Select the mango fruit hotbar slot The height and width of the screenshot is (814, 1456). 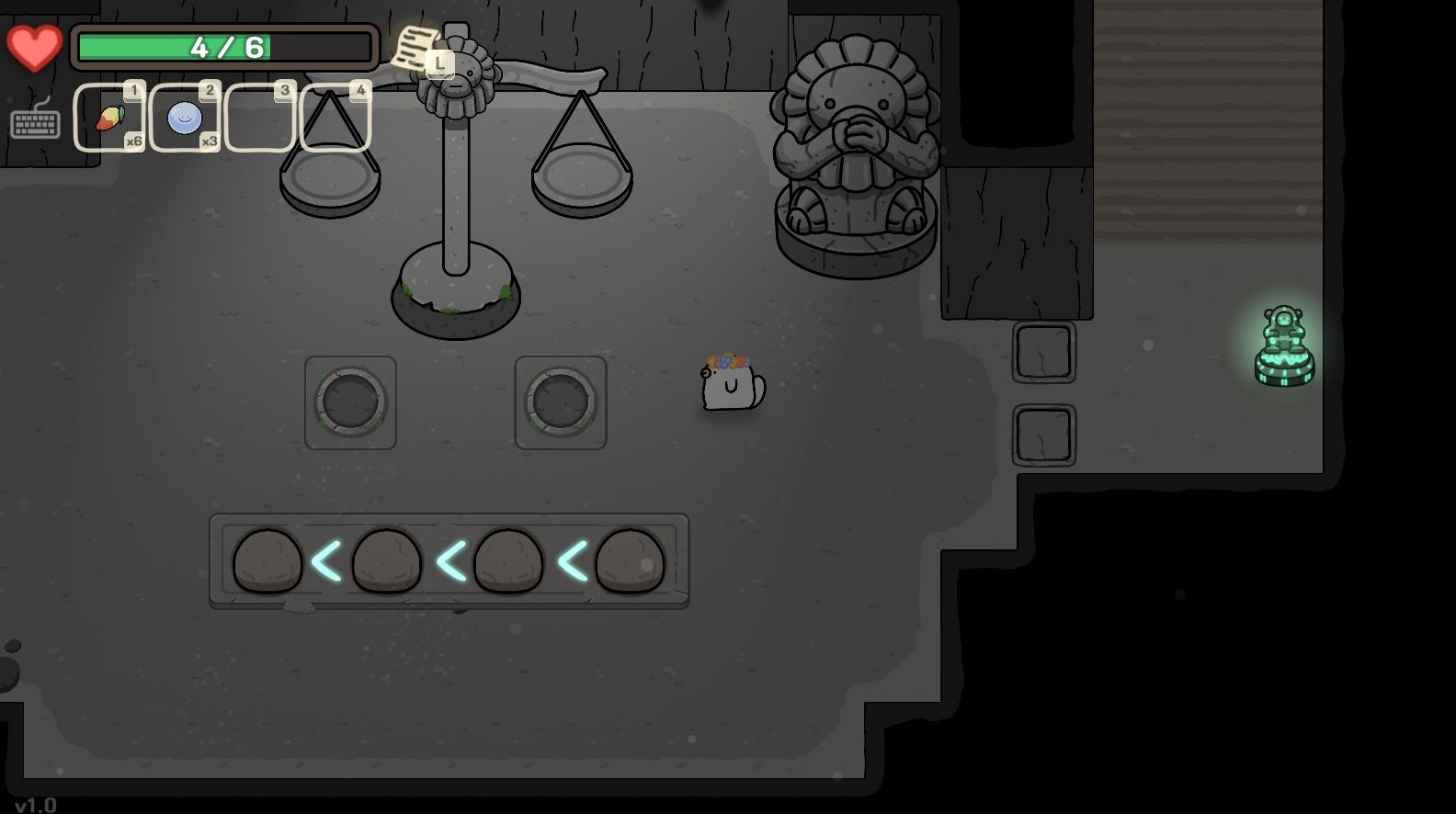(x=109, y=118)
